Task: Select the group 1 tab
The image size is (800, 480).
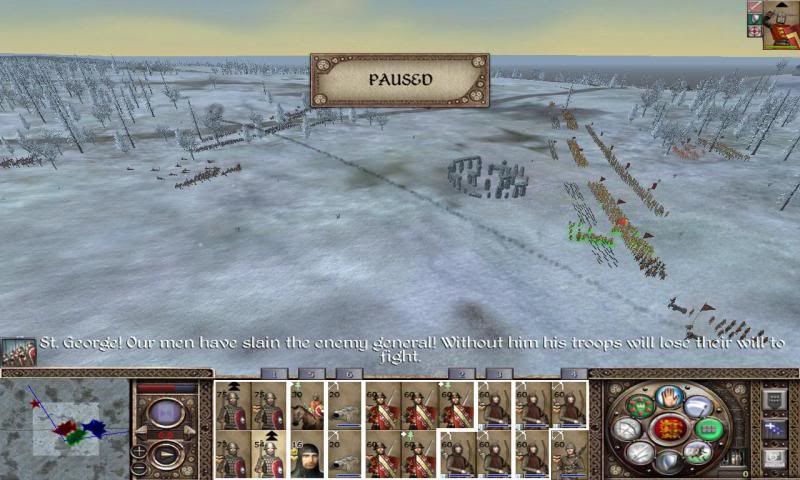Action: click(x=274, y=374)
